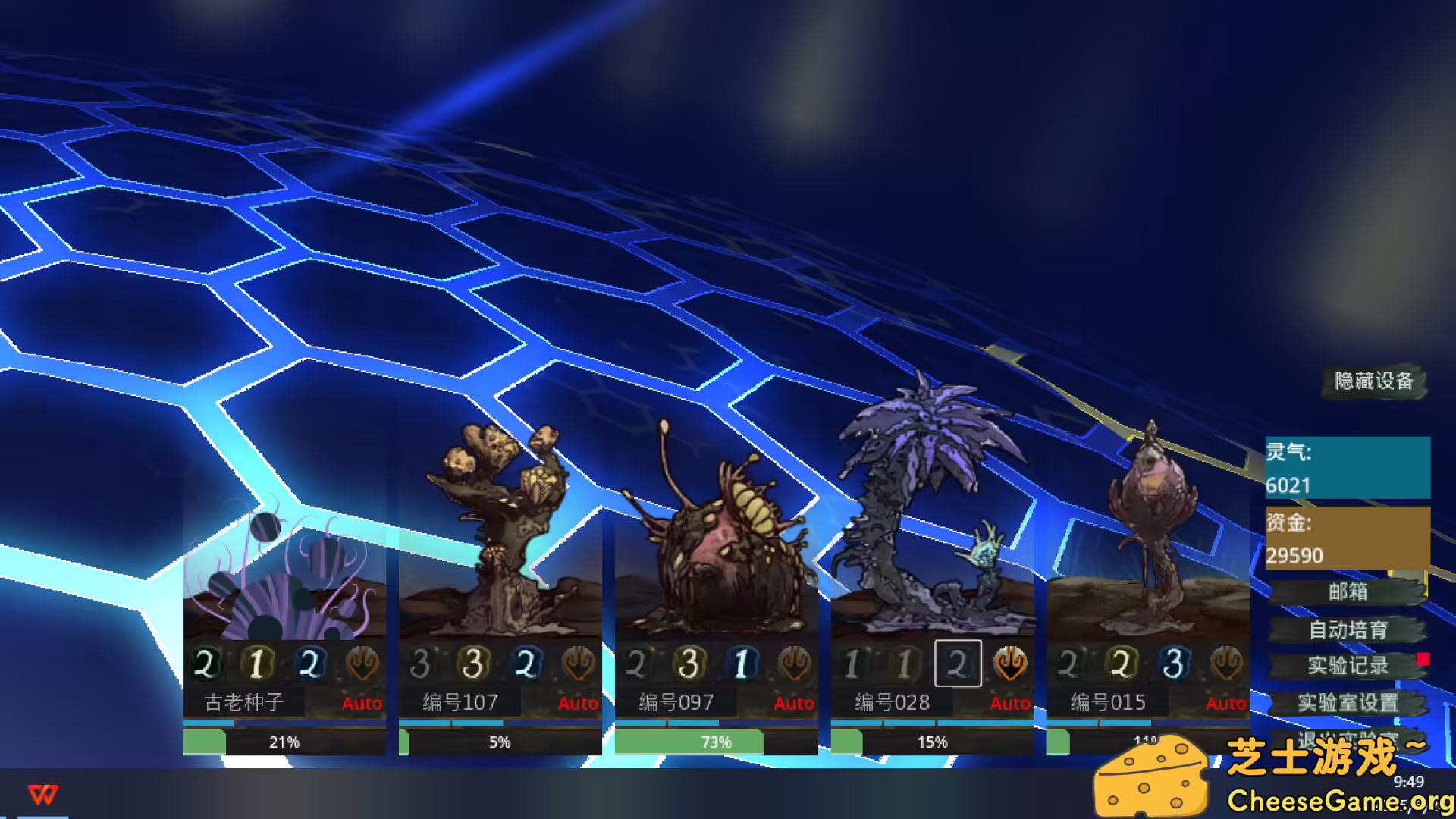The height and width of the screenshot is (819, 1456).
Task: Disable Auto cultivation for 编号107
Action: coord(578,704)
